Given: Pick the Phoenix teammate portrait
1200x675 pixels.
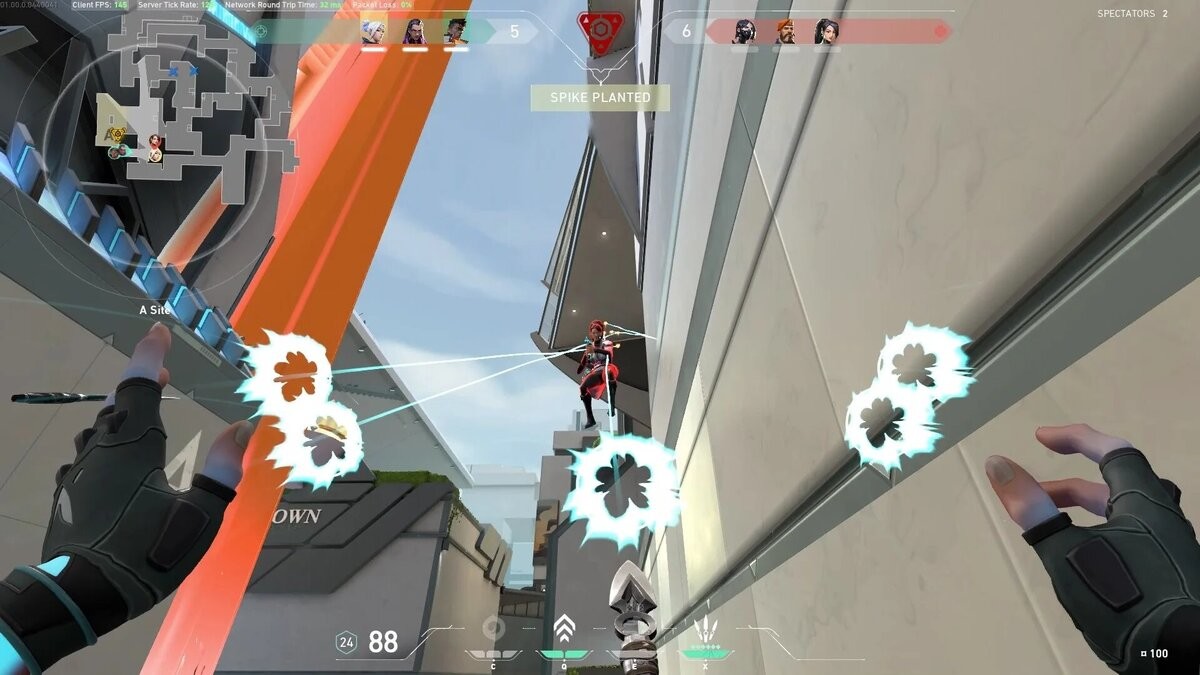Looking at the screenshot, I should pos(456,32).
